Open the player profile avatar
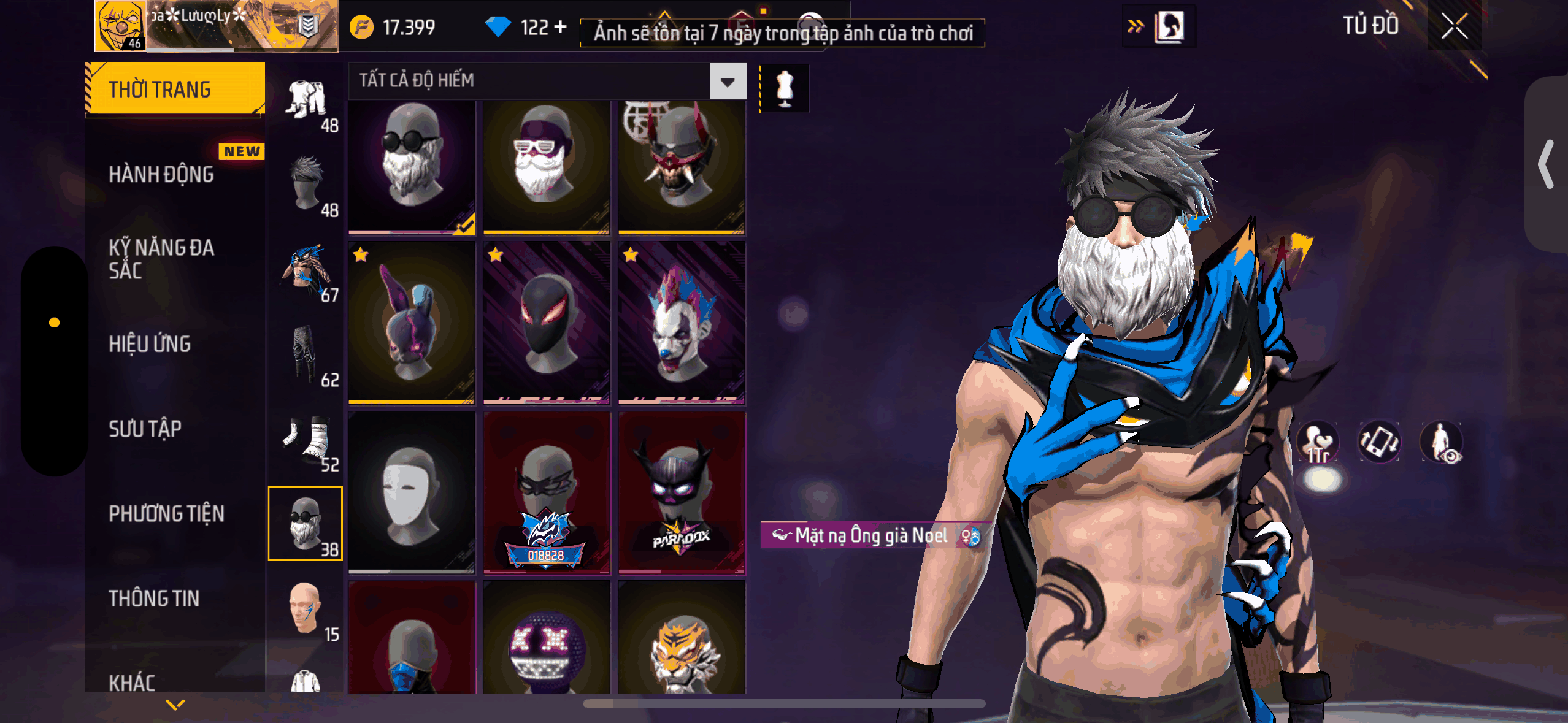Viewport: 1568px width, 723px height. [x=121, y=26]
